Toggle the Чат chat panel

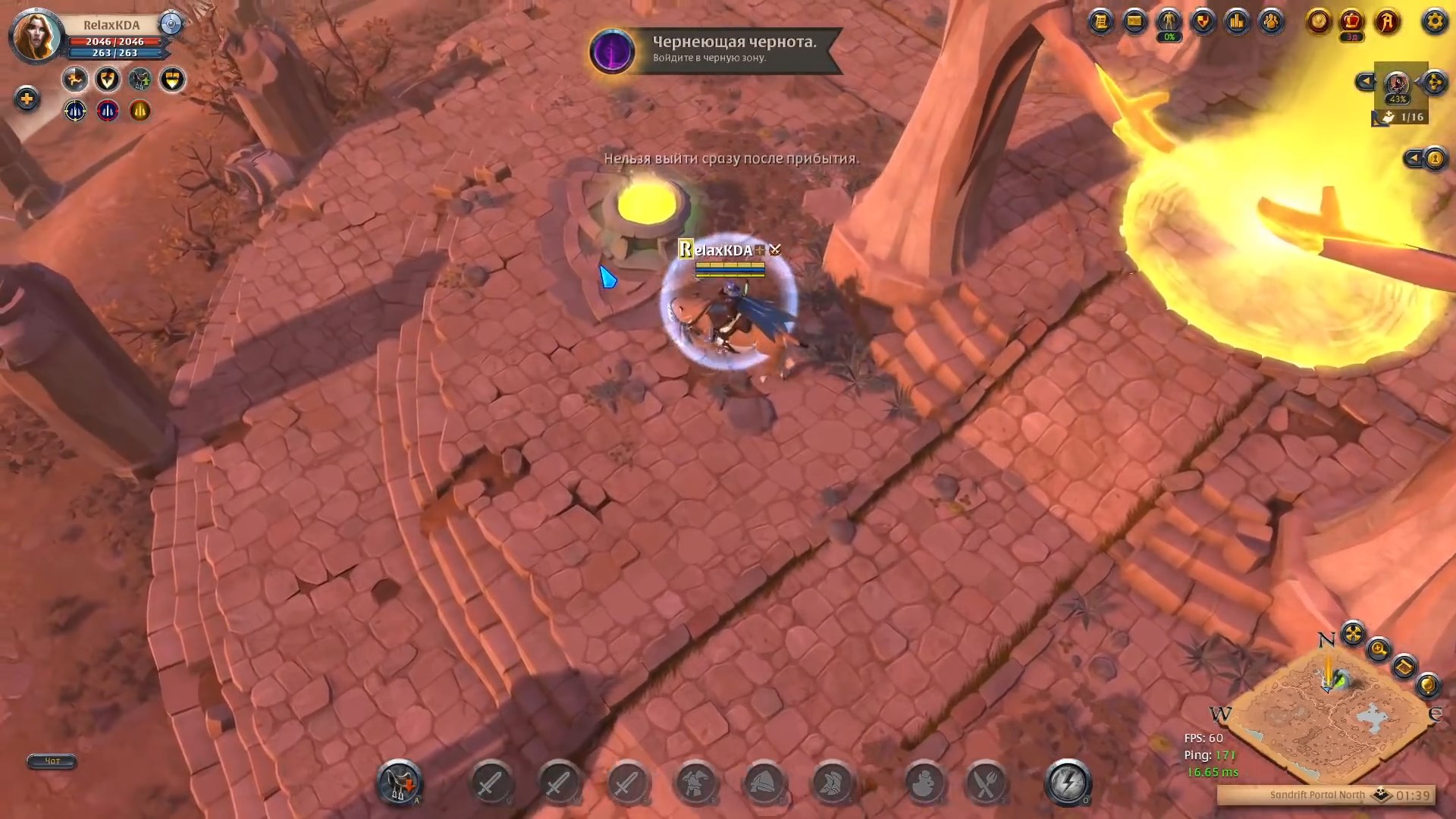coord(50,761)
